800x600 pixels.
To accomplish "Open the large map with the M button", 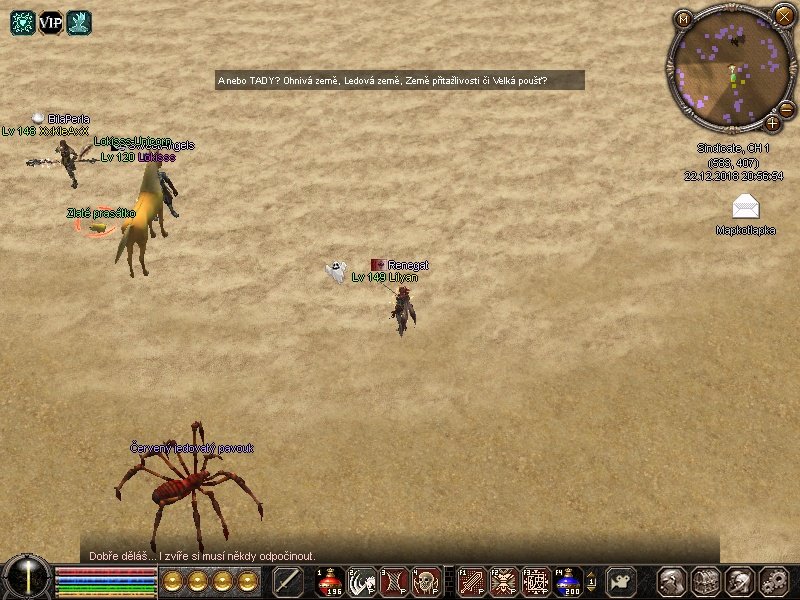I will click(x=684, y=19).
